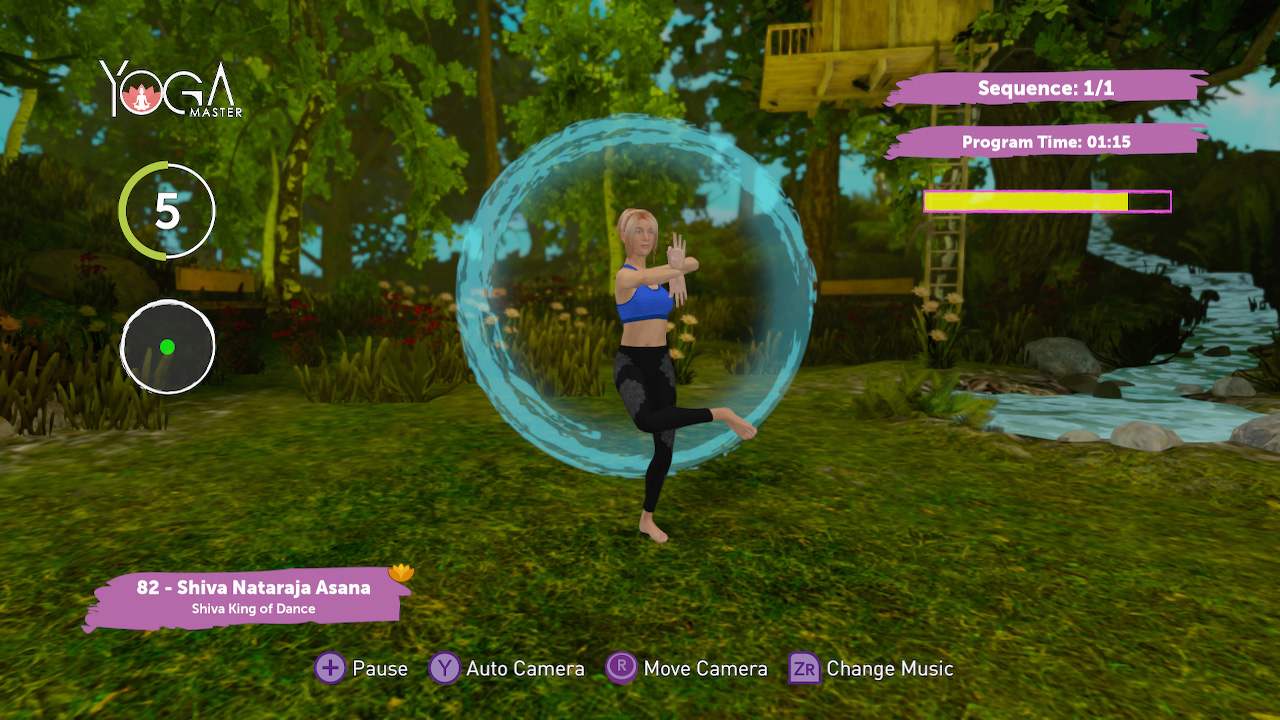Click the ZR Change Music button icon
Screen dimensions: 1280x720
(803, 668)
